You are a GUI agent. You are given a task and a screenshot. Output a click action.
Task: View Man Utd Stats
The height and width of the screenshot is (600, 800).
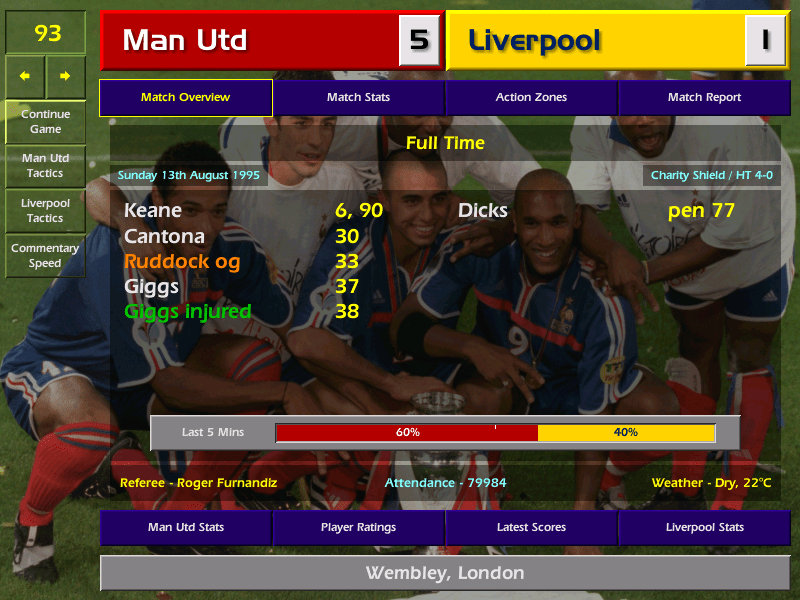tap(186, 527)
